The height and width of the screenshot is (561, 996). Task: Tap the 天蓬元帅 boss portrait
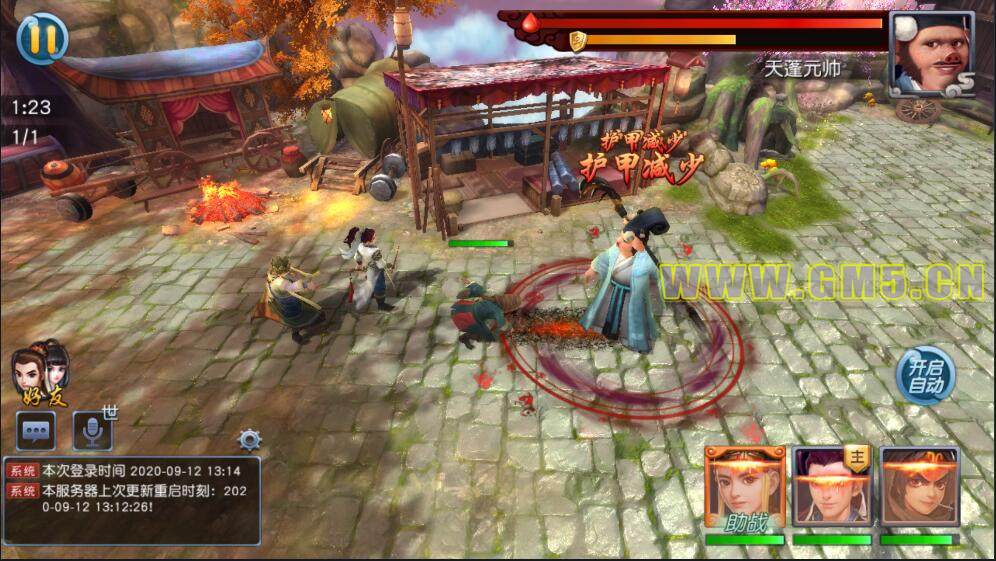(930, 53)
